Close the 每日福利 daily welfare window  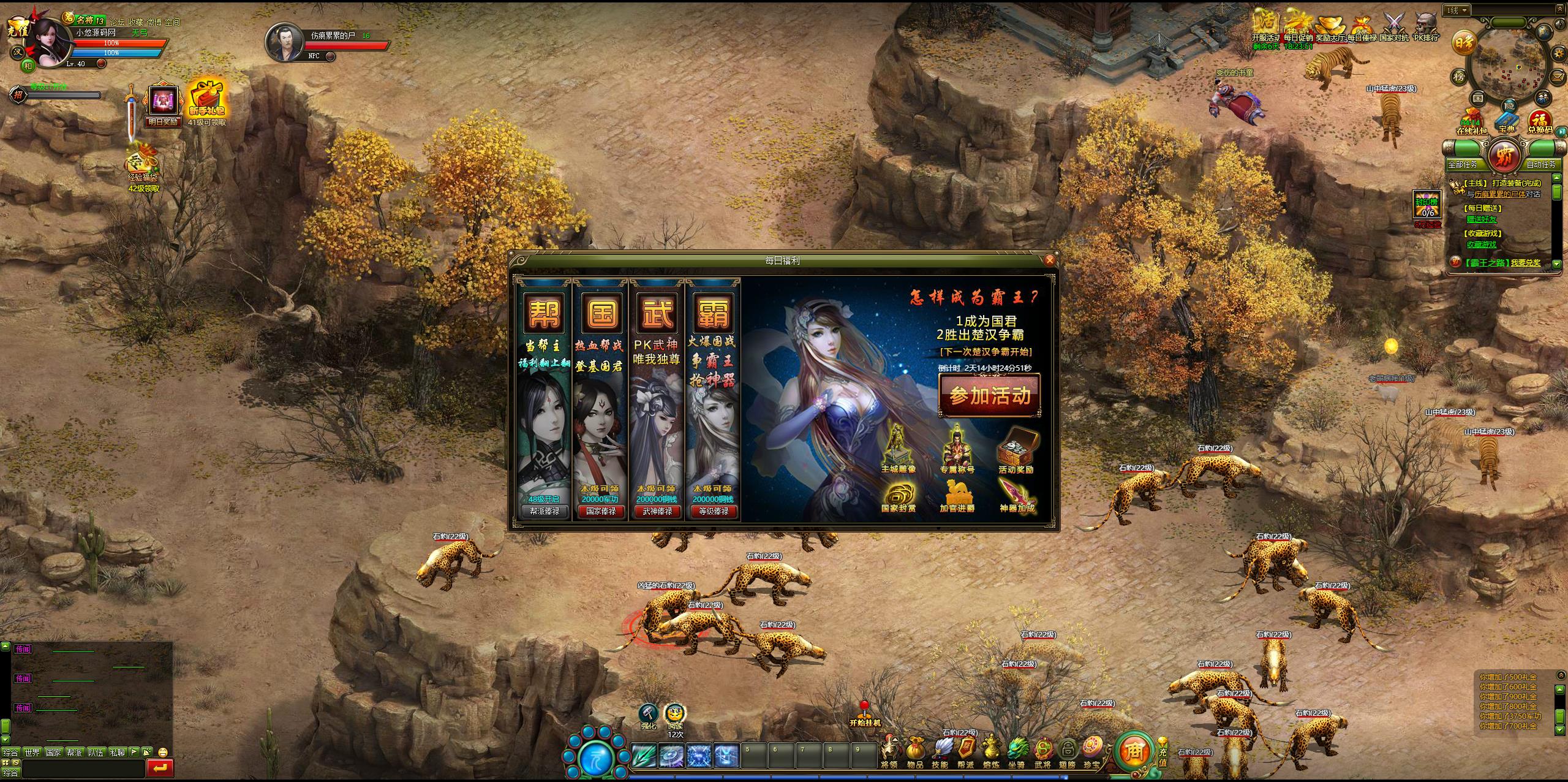pyautogui.click(x=1049, y=260)
